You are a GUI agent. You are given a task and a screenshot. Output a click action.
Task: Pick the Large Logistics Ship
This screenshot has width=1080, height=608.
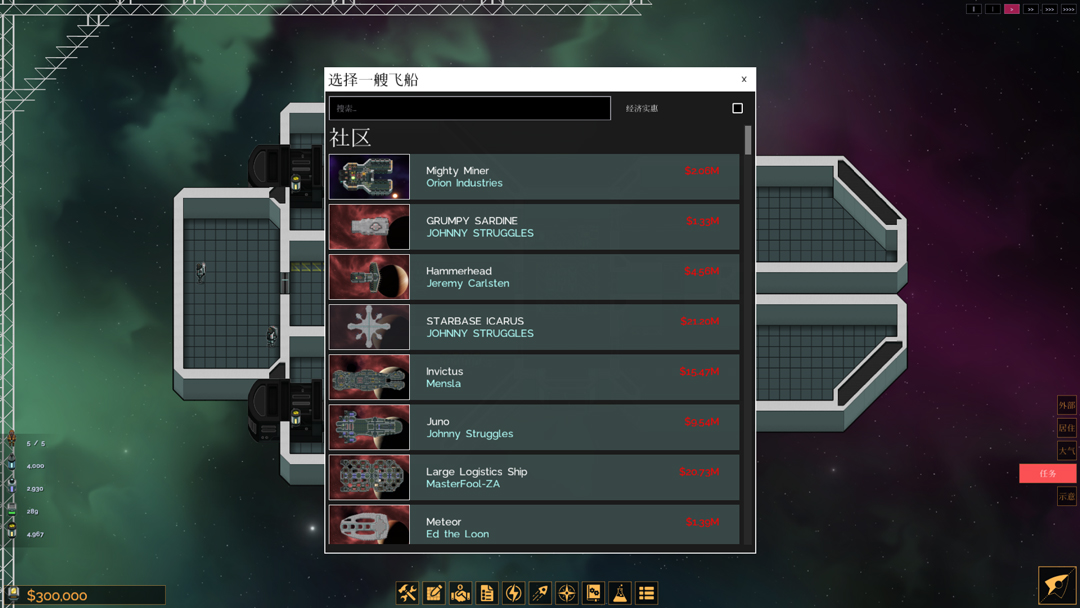click(534, 477)
